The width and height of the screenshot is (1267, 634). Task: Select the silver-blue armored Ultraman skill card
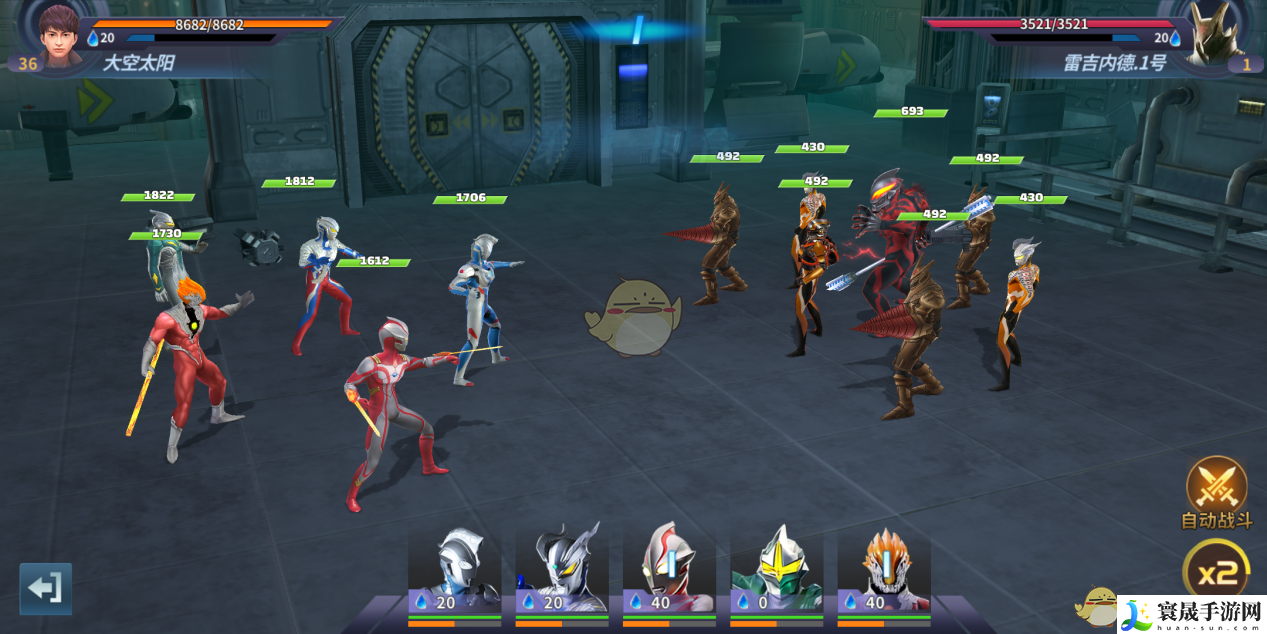click(x=455, y=570)
